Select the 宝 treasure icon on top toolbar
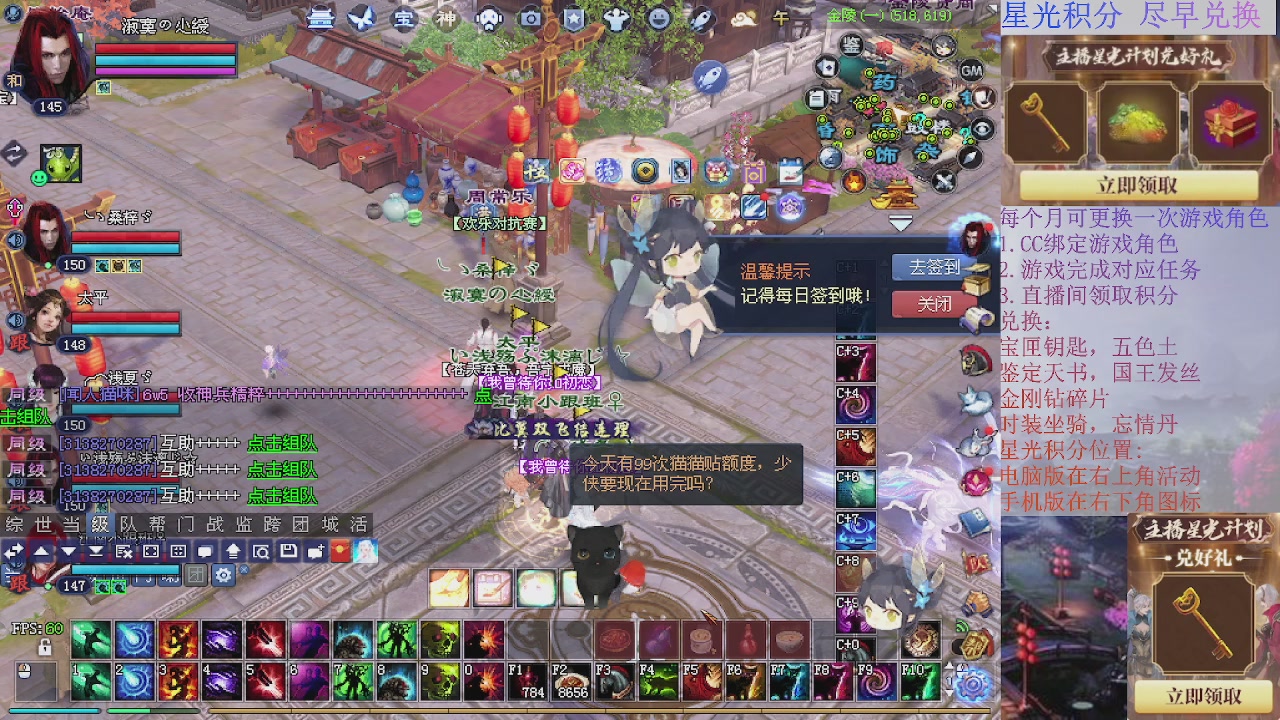Screen dimensions: 1280x720 405,18
